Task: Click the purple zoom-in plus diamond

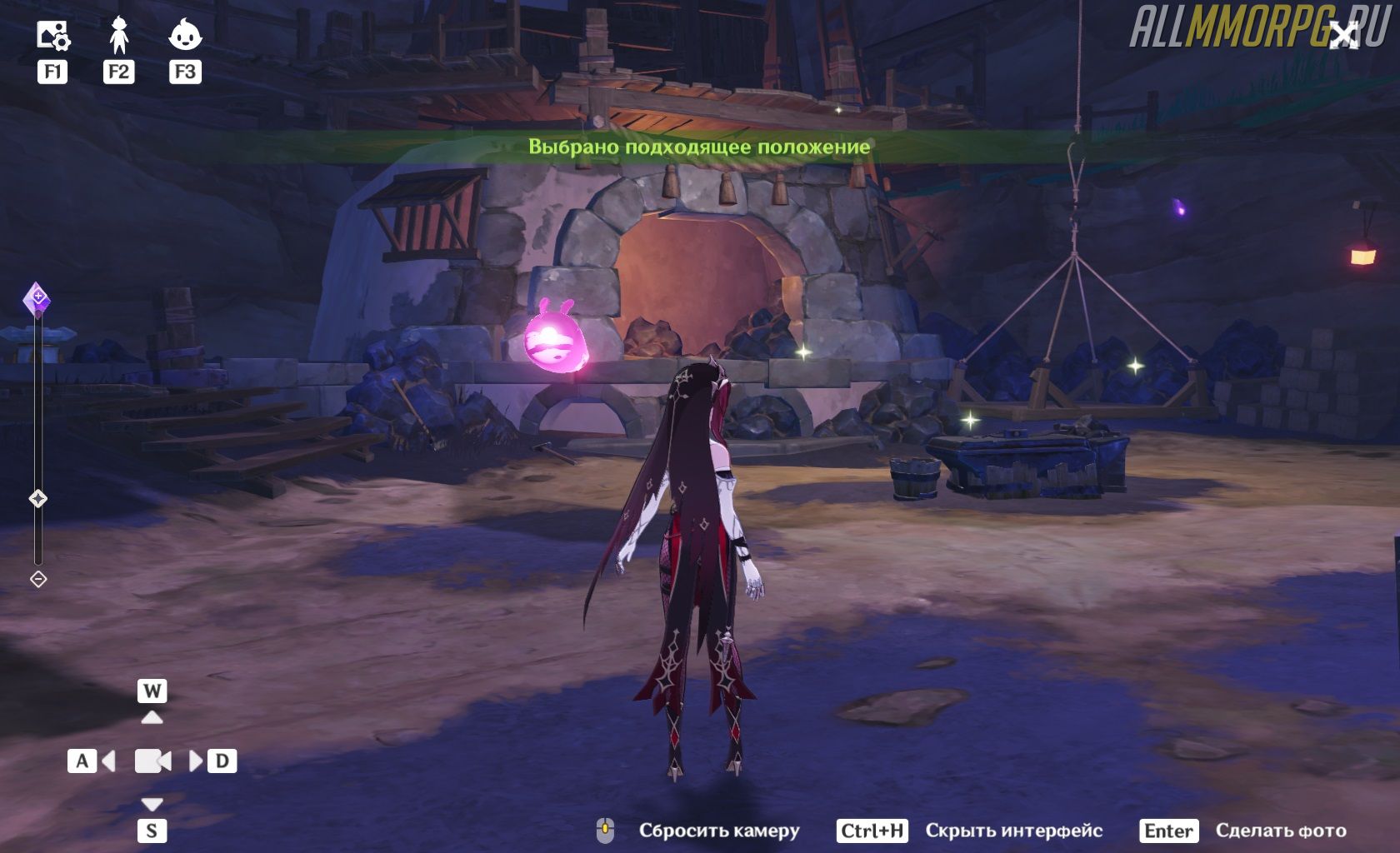Action: tap(37, 298)
